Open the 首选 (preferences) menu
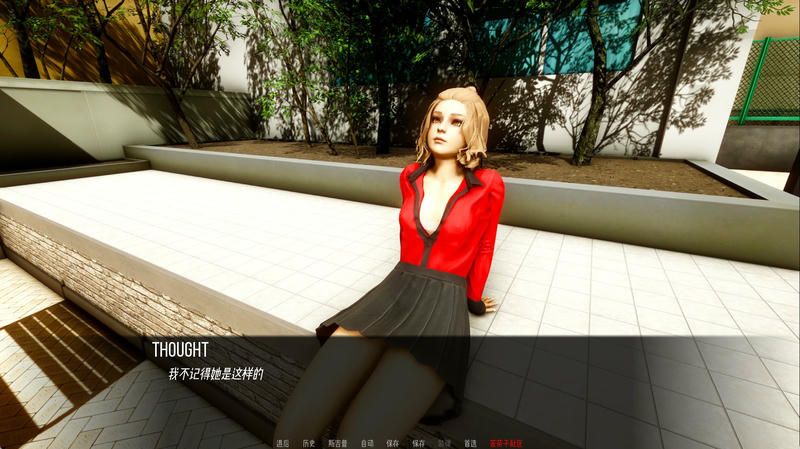 [470, 442]
